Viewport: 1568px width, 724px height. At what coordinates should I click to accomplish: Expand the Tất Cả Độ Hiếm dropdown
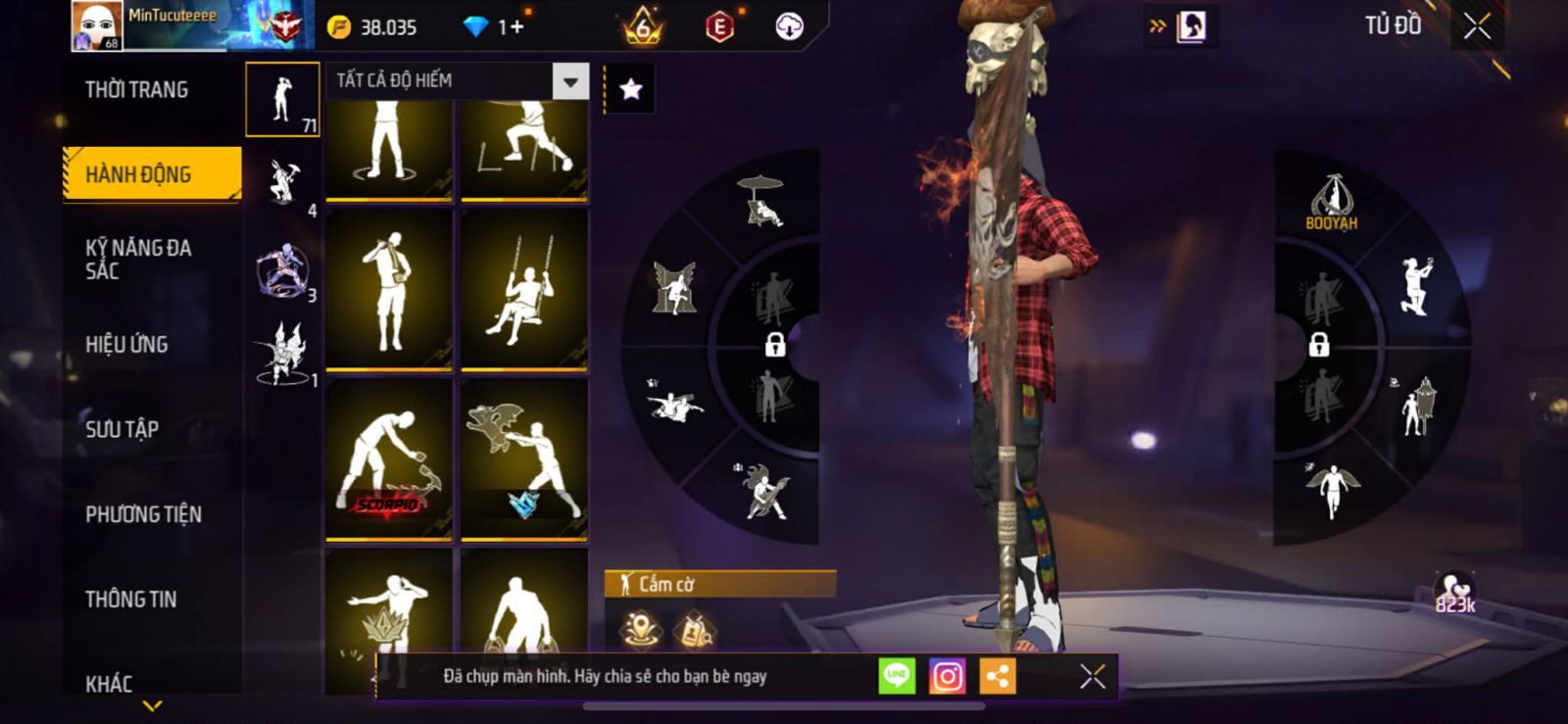pyautogui.click(x=570, y=81)
